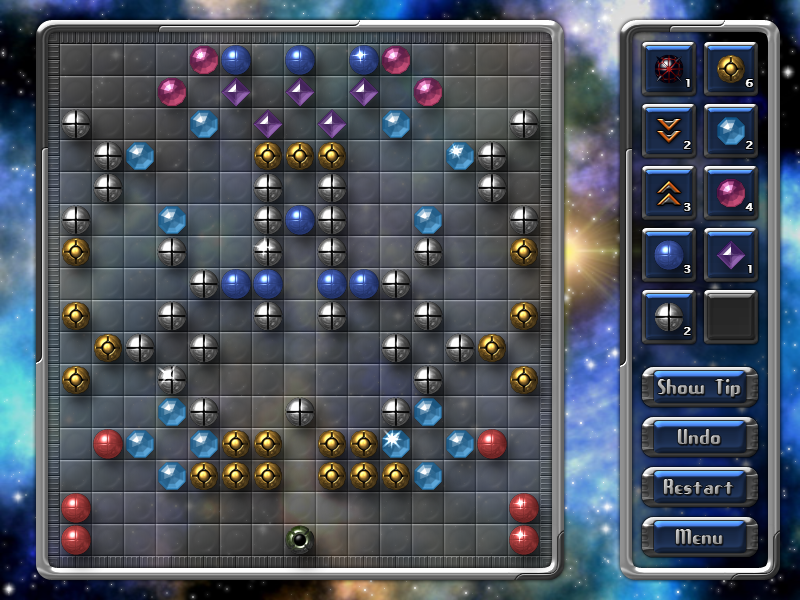Select the dark blue sphere slot
This screenshot has width=800, height=600.
pyautogui.click(x=668, y=254)
